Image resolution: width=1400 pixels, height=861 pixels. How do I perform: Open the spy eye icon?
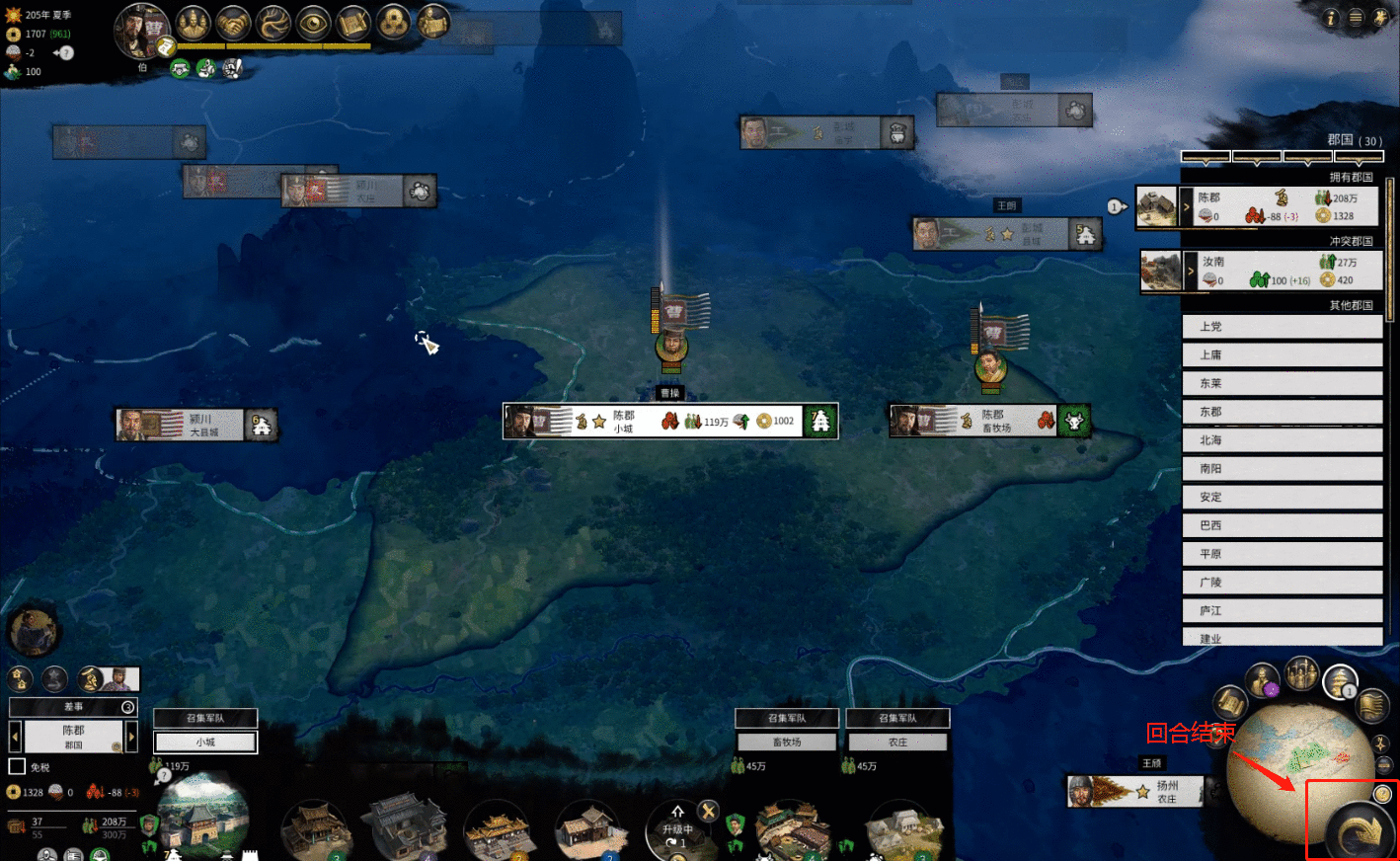point(313,23)
